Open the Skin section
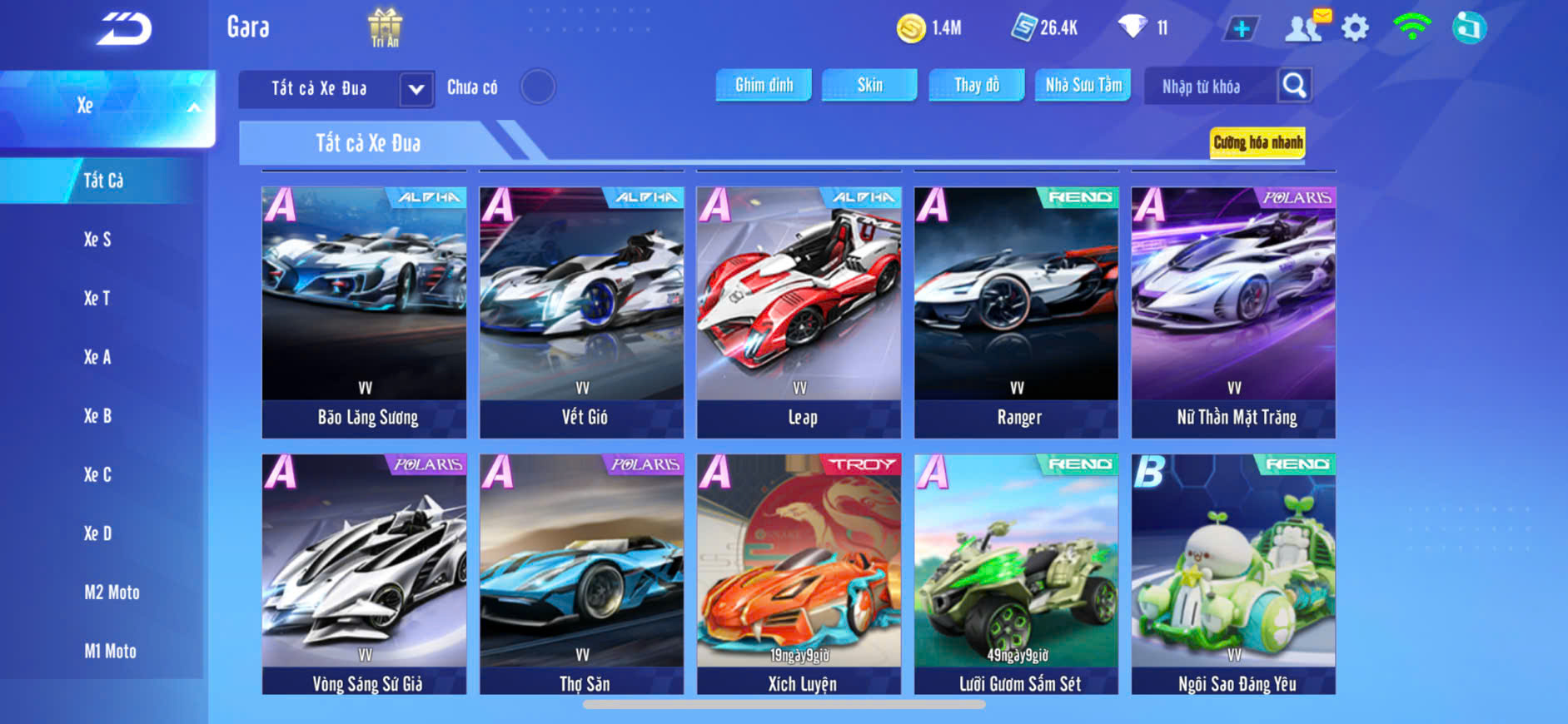 tap(869, 85)
